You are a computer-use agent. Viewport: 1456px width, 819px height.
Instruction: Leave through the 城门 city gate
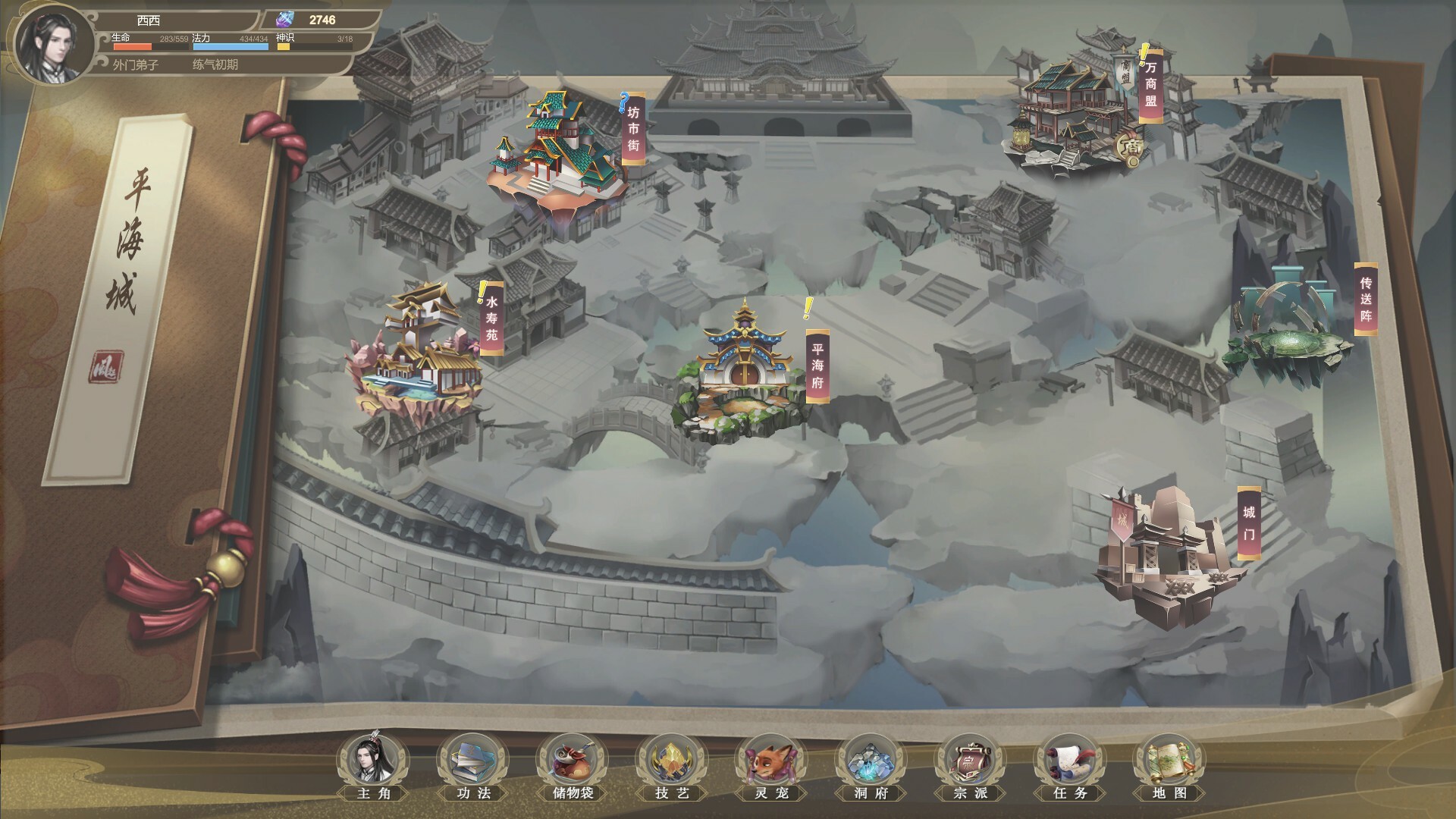pyautogui.click(x=1164, y=550)
